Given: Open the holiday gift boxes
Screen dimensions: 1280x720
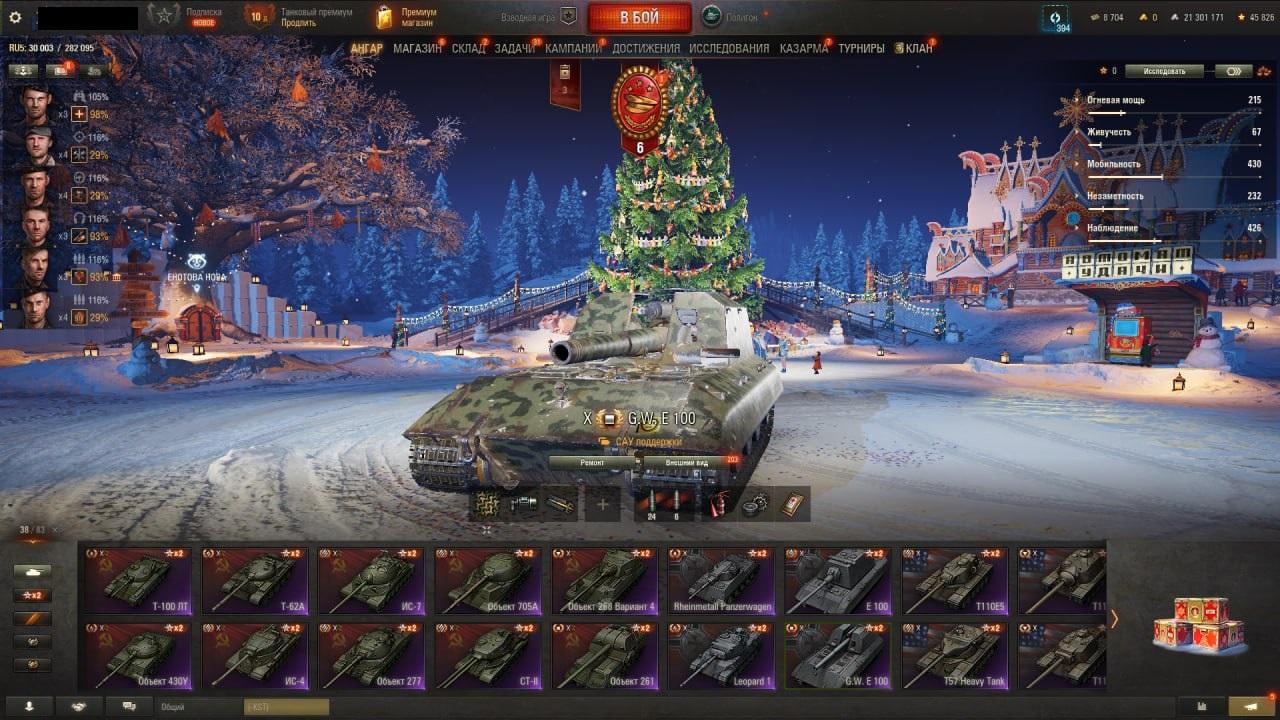Looking at the screenshot, I should [x=1199, y=623].
